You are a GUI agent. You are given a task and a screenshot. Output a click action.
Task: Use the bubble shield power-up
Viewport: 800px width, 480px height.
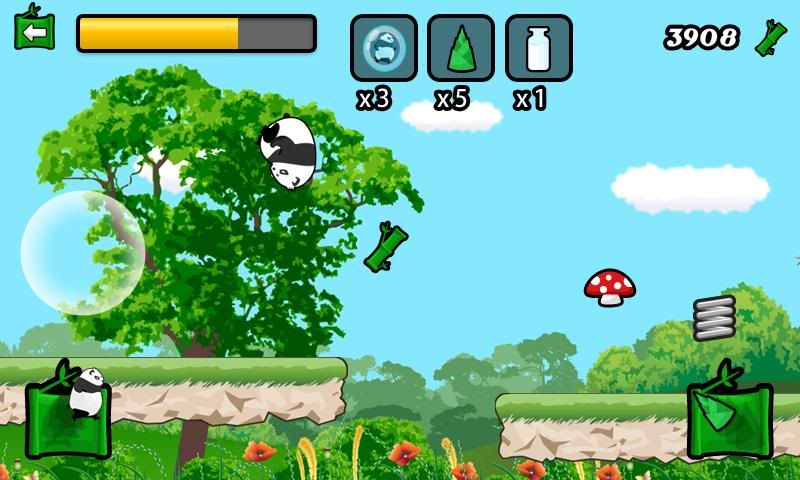coord(383,48)
